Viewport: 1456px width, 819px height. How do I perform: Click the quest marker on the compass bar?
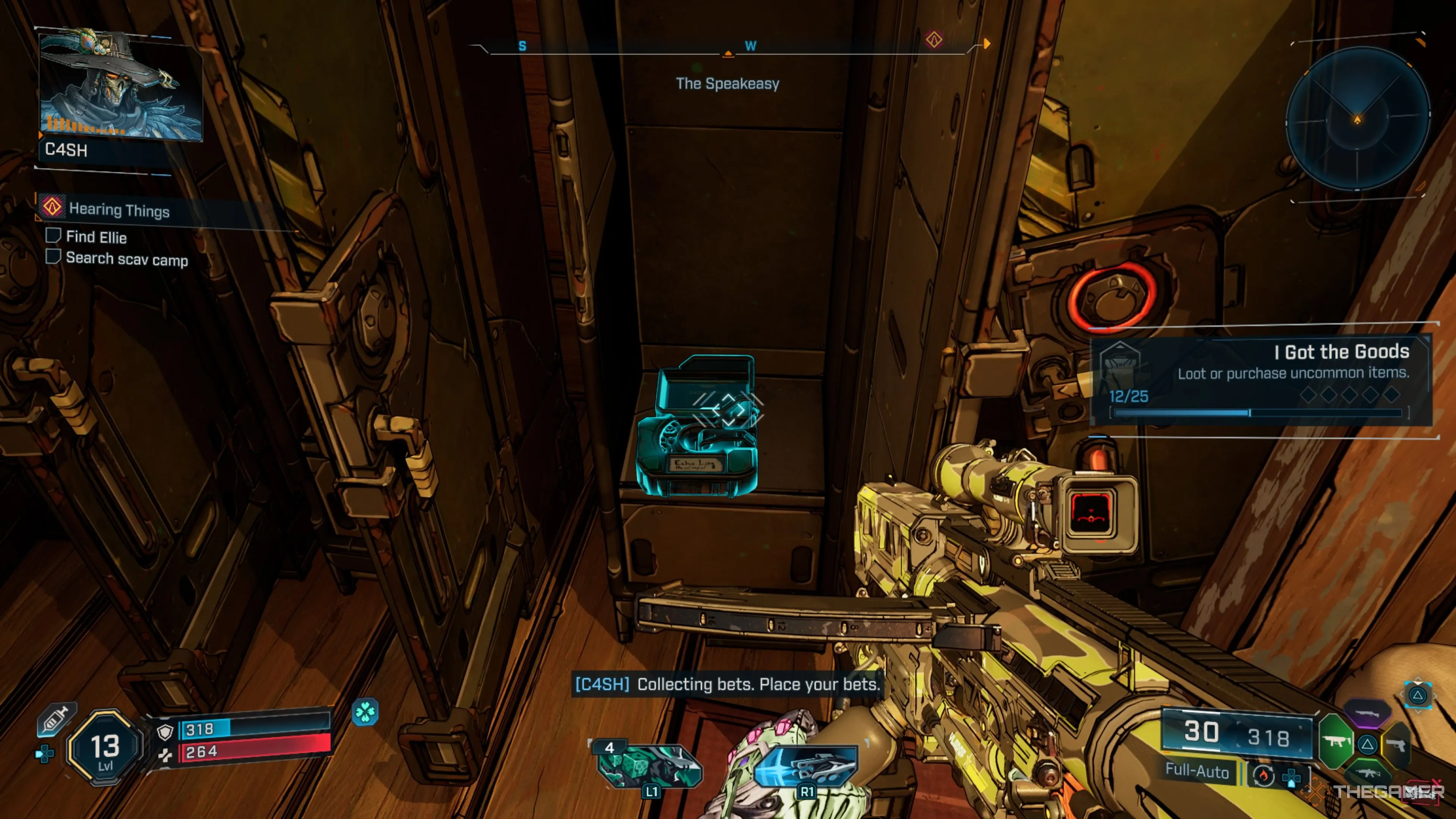coord(934,40)
